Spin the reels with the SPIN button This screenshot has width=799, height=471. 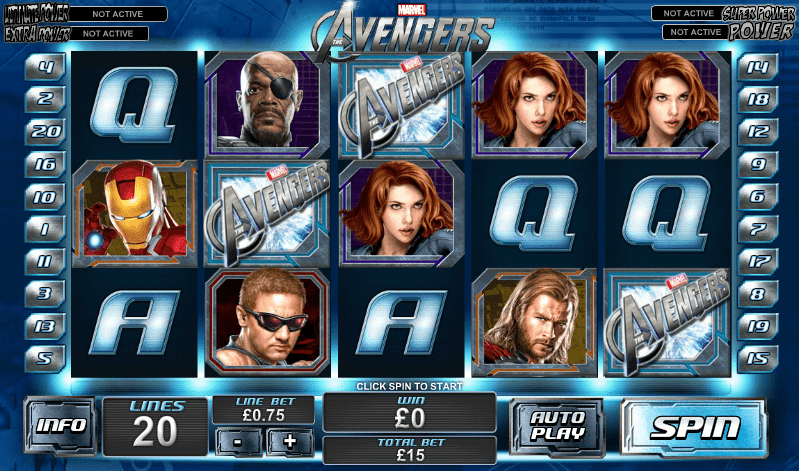coord(696,428)
